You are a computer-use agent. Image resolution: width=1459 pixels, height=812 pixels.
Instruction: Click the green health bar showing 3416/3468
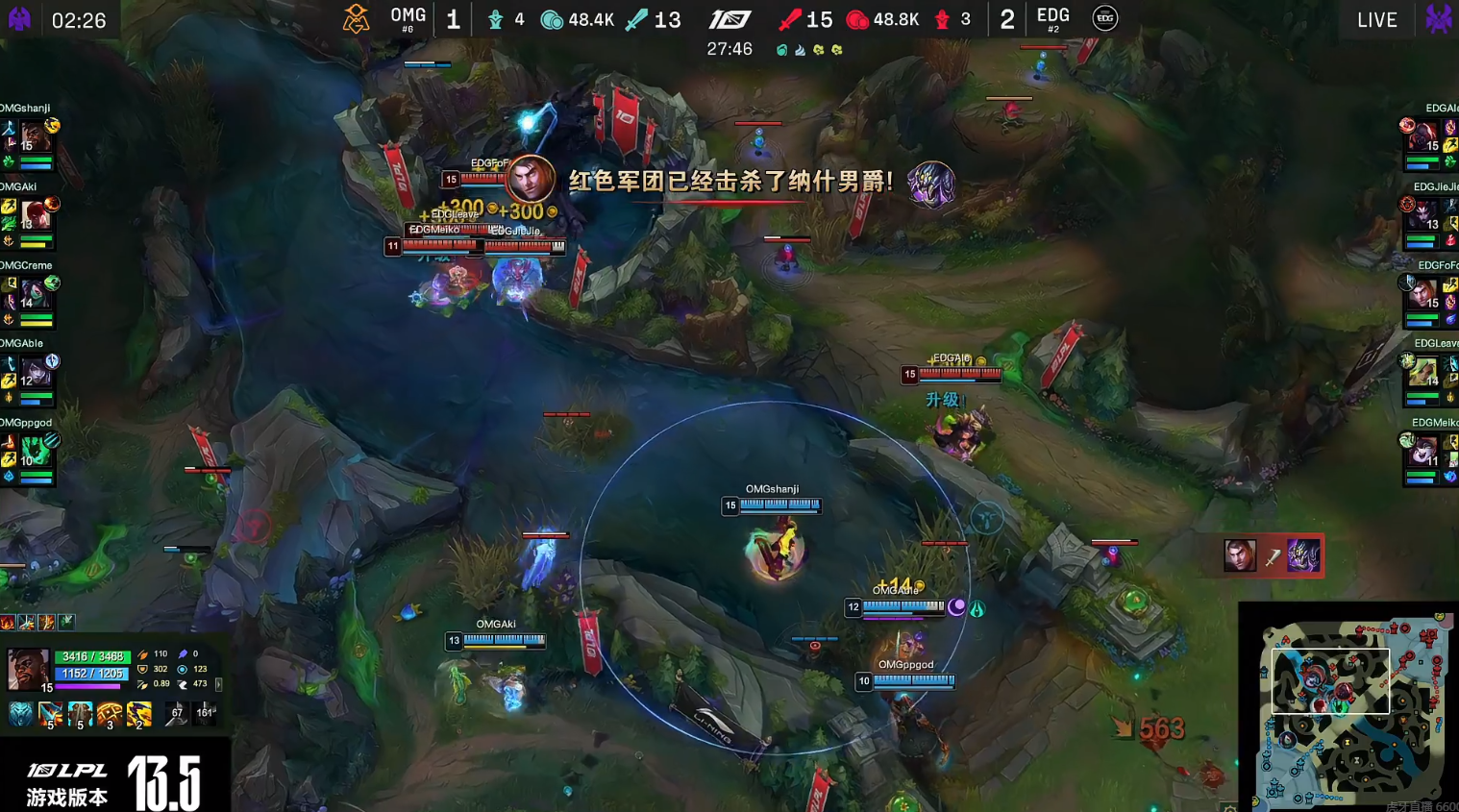coord(92,657)
